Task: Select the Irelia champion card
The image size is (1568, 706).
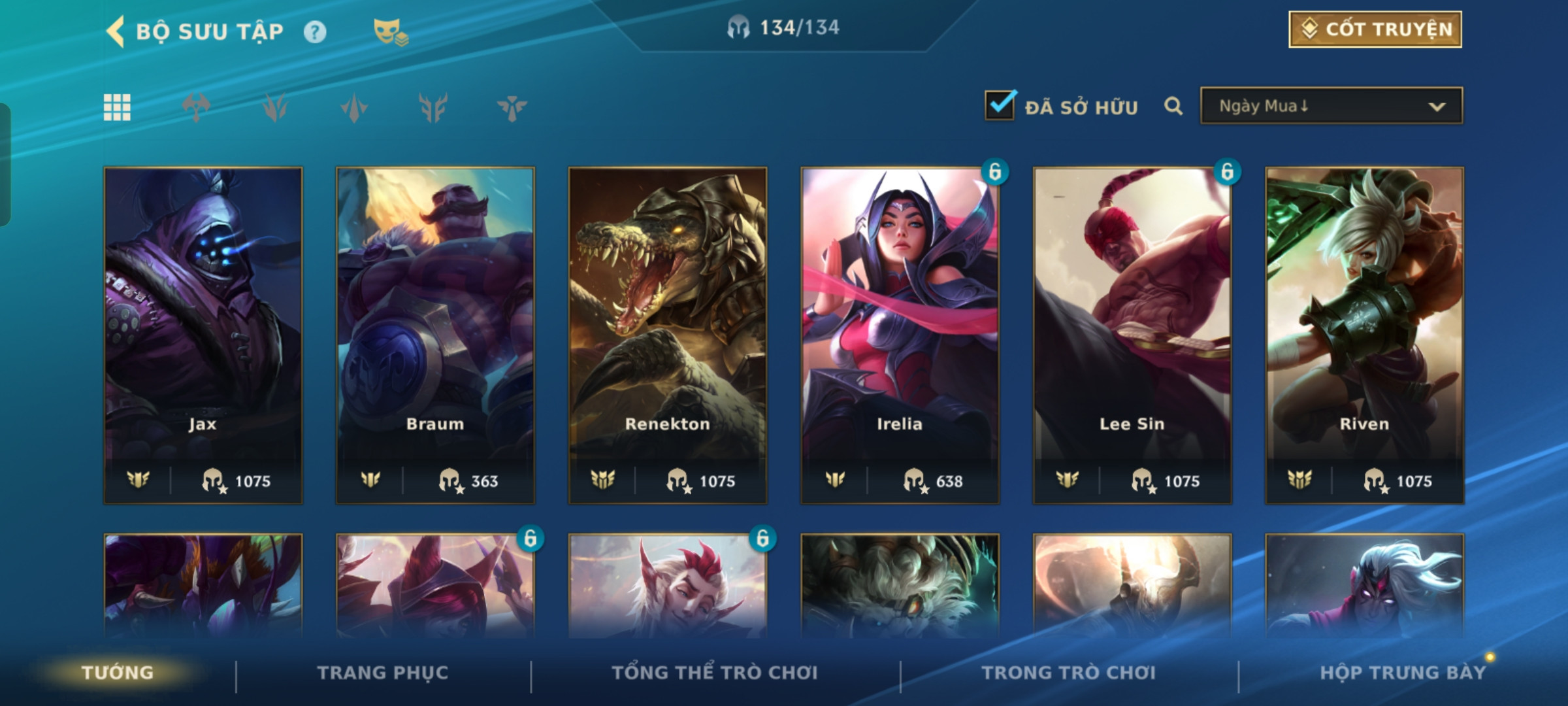Action: [x=900, y=335]
